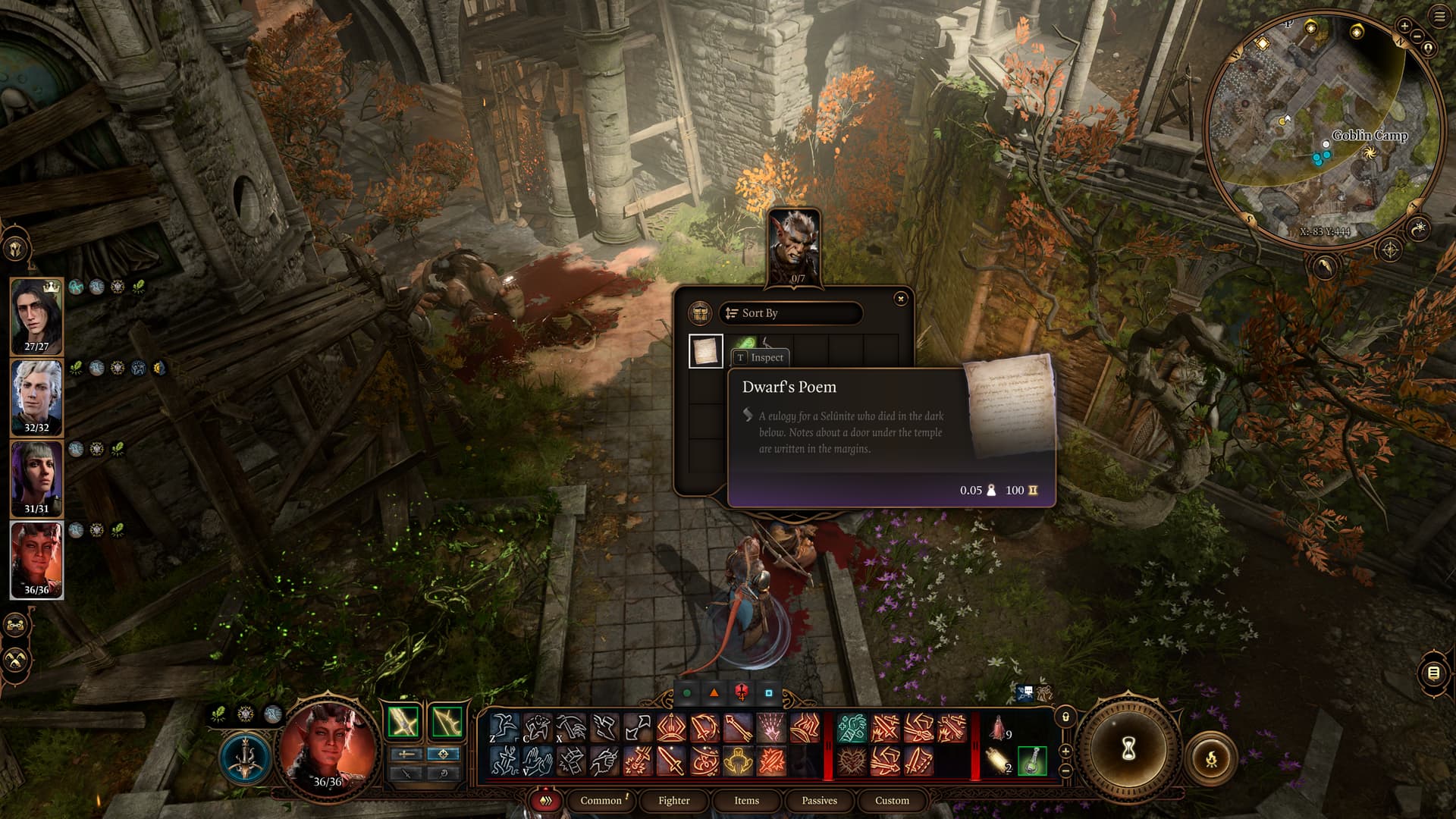This screenshot has width=1456, height=819.
Task: Toggle the hotbar lock icon
Action: point(1065,717)
